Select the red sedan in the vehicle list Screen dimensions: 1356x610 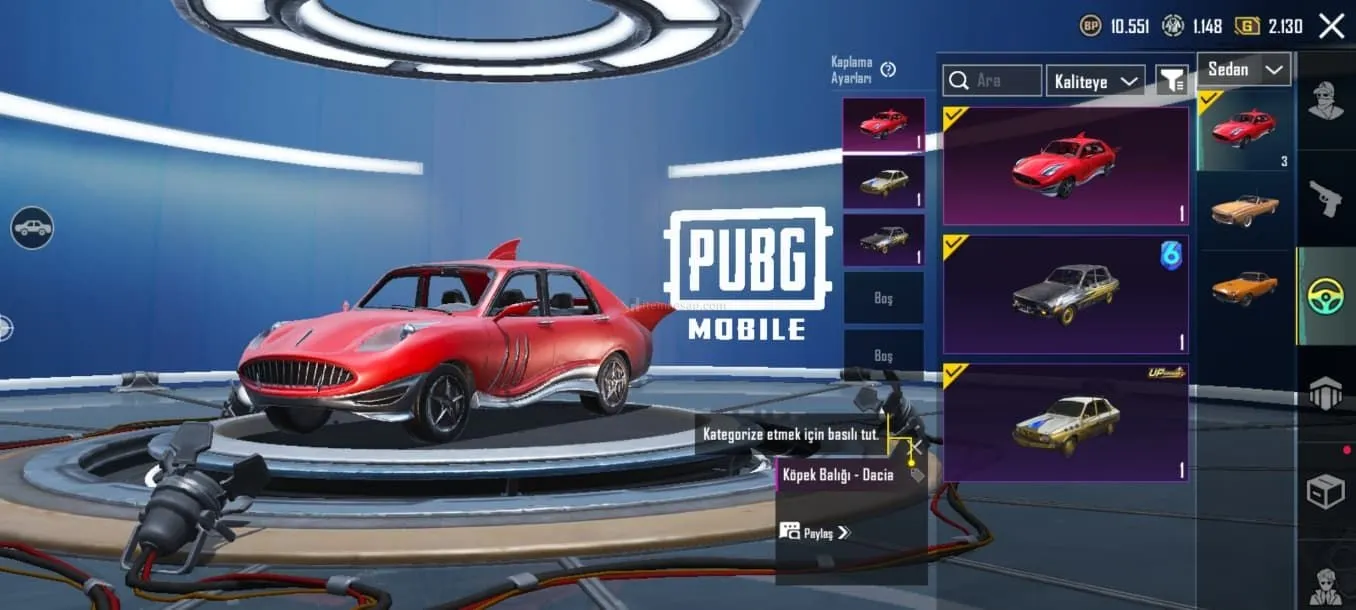point(1244,128)
